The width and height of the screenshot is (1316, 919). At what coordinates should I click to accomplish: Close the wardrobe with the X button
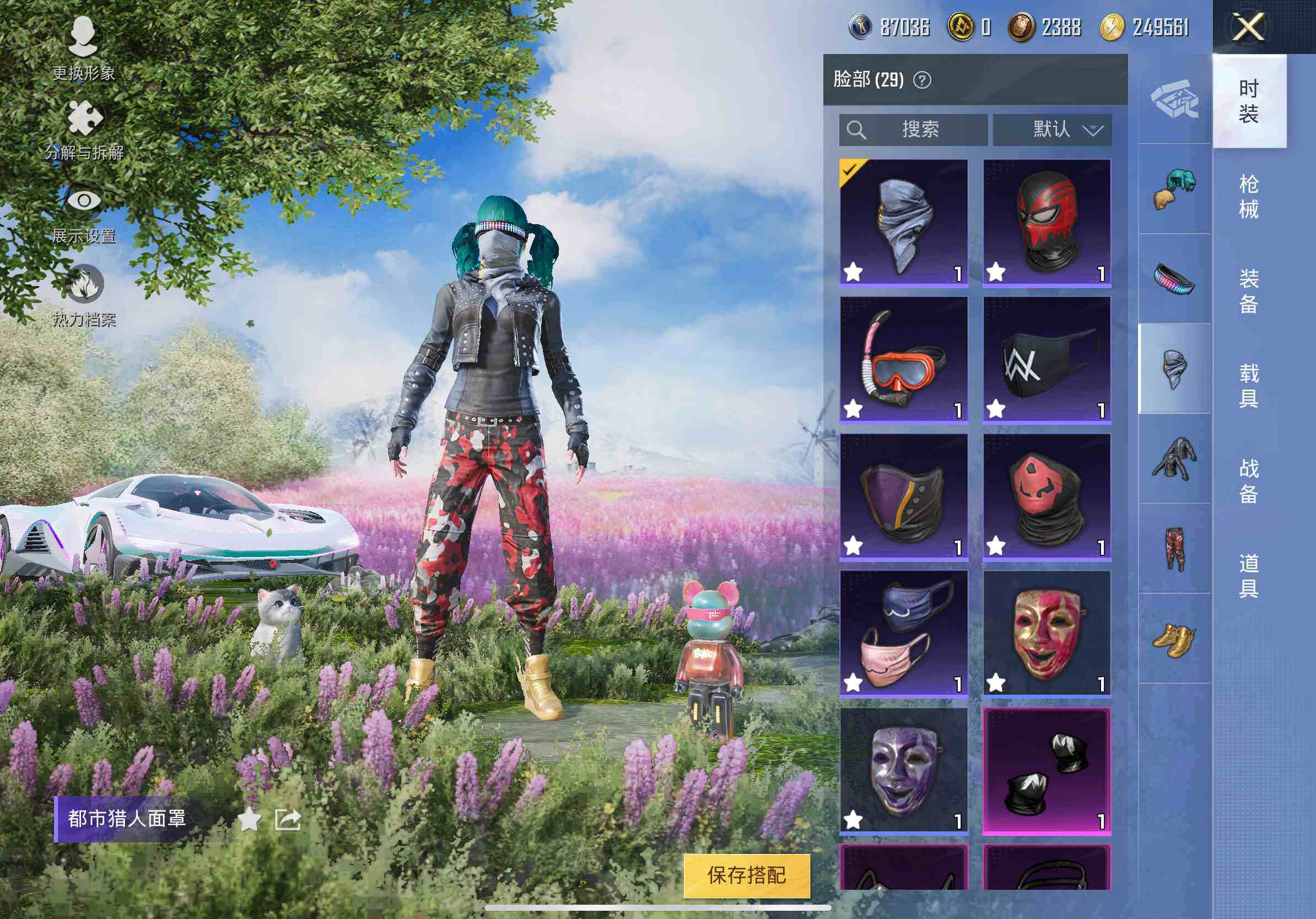coord(1248,27)
